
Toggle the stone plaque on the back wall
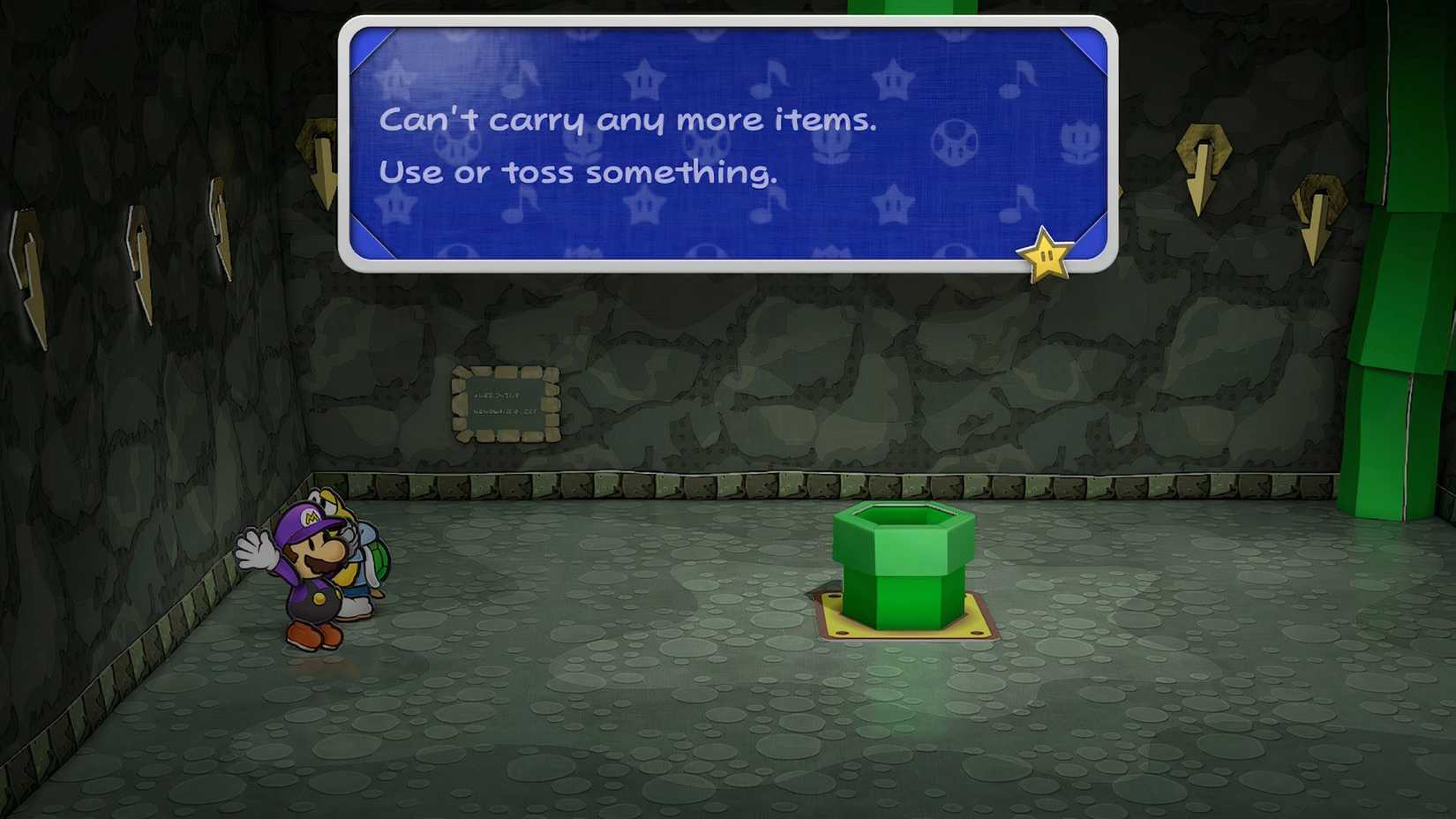pos(506,402)
